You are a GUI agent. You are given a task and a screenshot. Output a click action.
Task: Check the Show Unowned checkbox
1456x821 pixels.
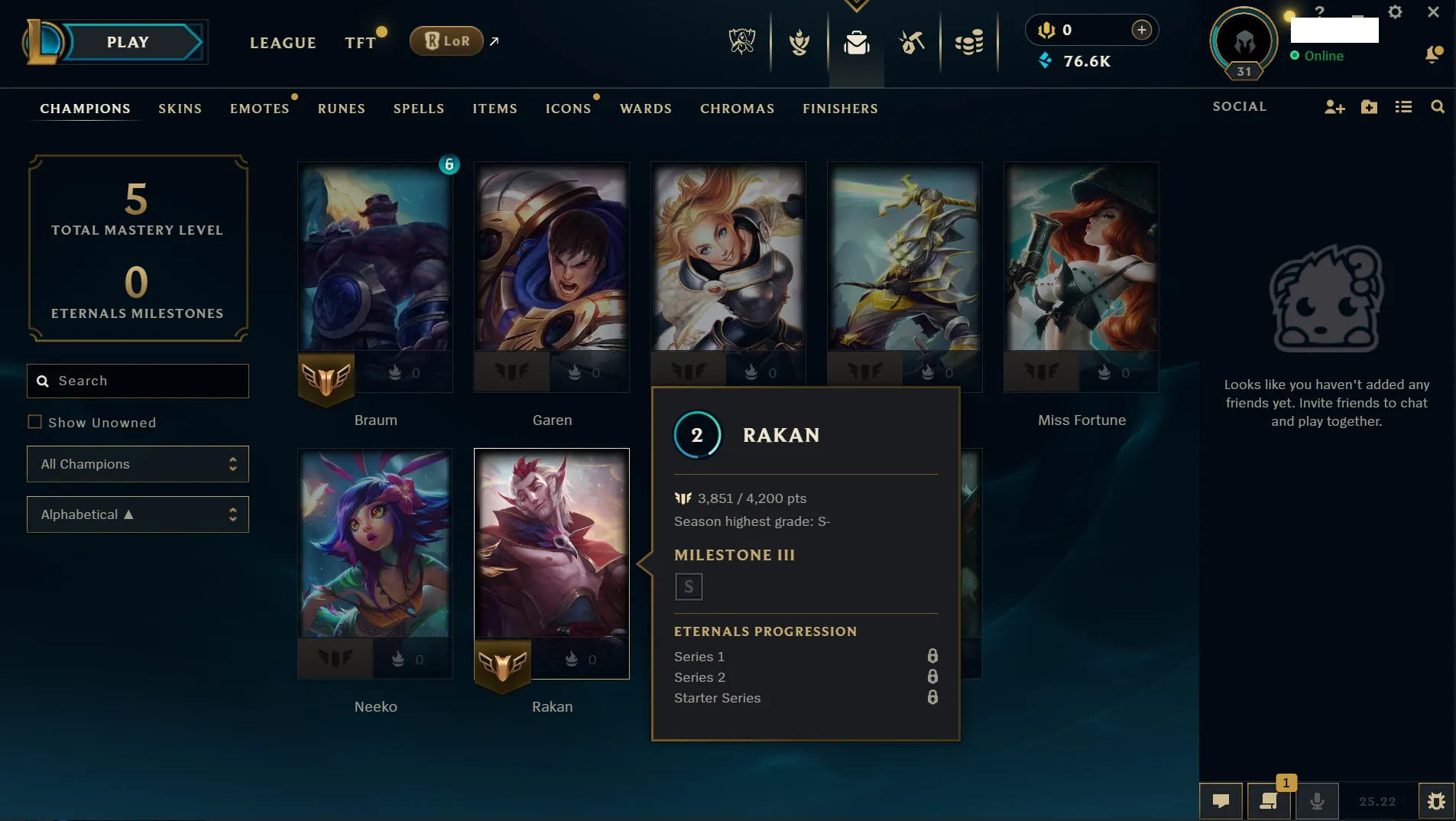click(x=35, y=421)
